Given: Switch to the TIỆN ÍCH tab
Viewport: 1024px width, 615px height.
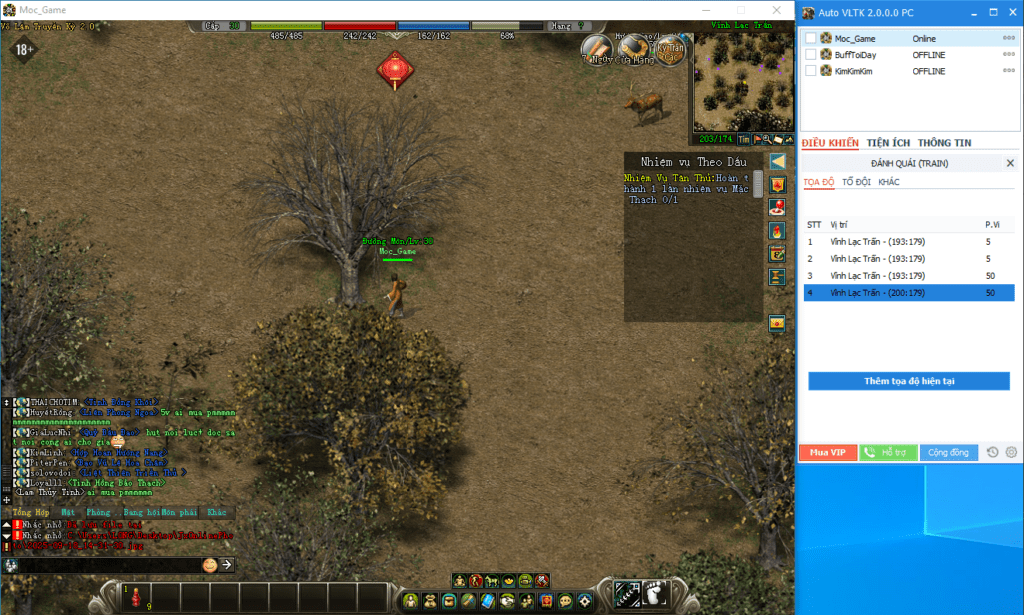Looking at the screenshot, I should (887, 143).
